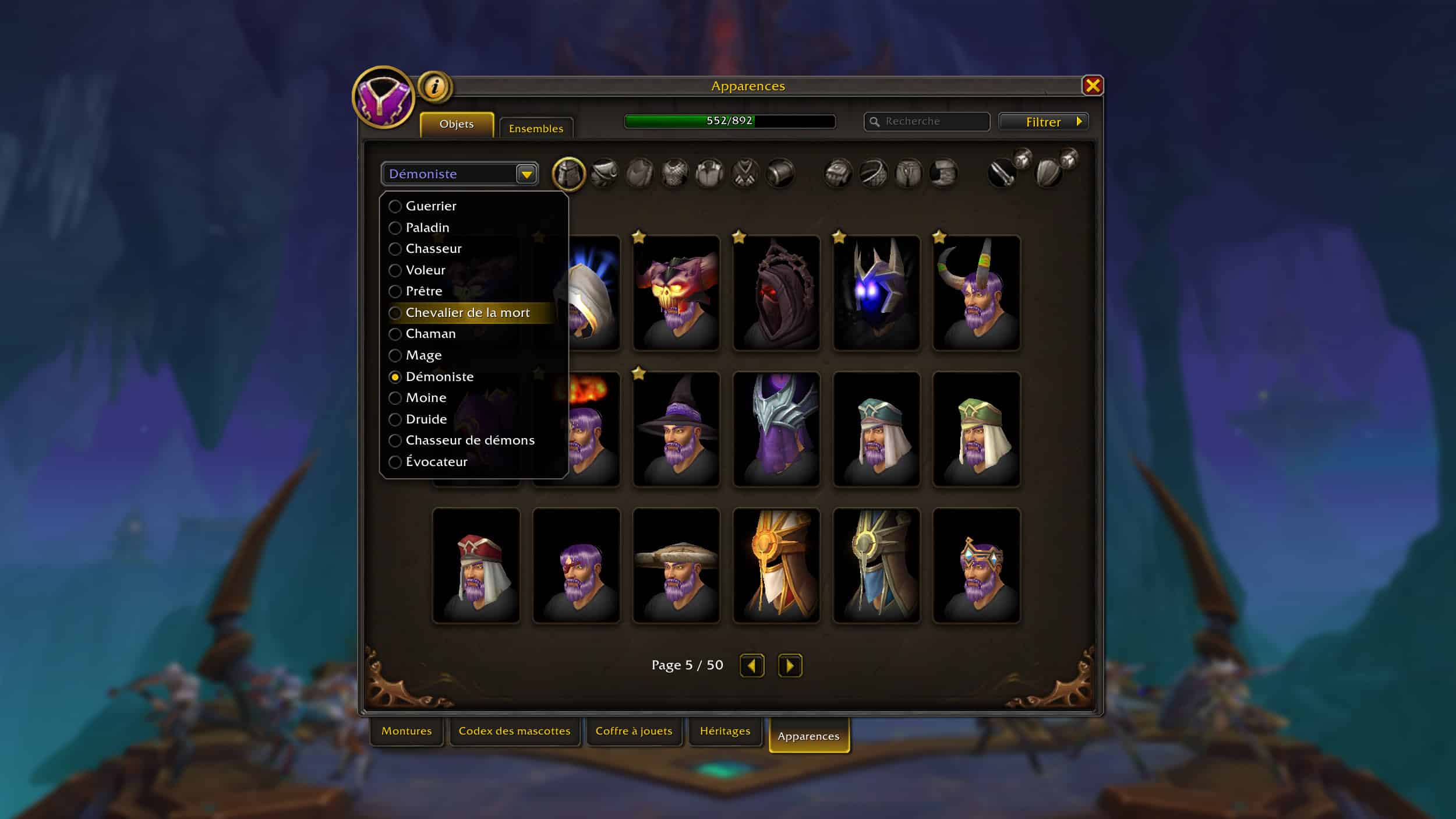The image size is (1456, 819).
Task: Open the Codex des mascottes tab
Action: 514,731
